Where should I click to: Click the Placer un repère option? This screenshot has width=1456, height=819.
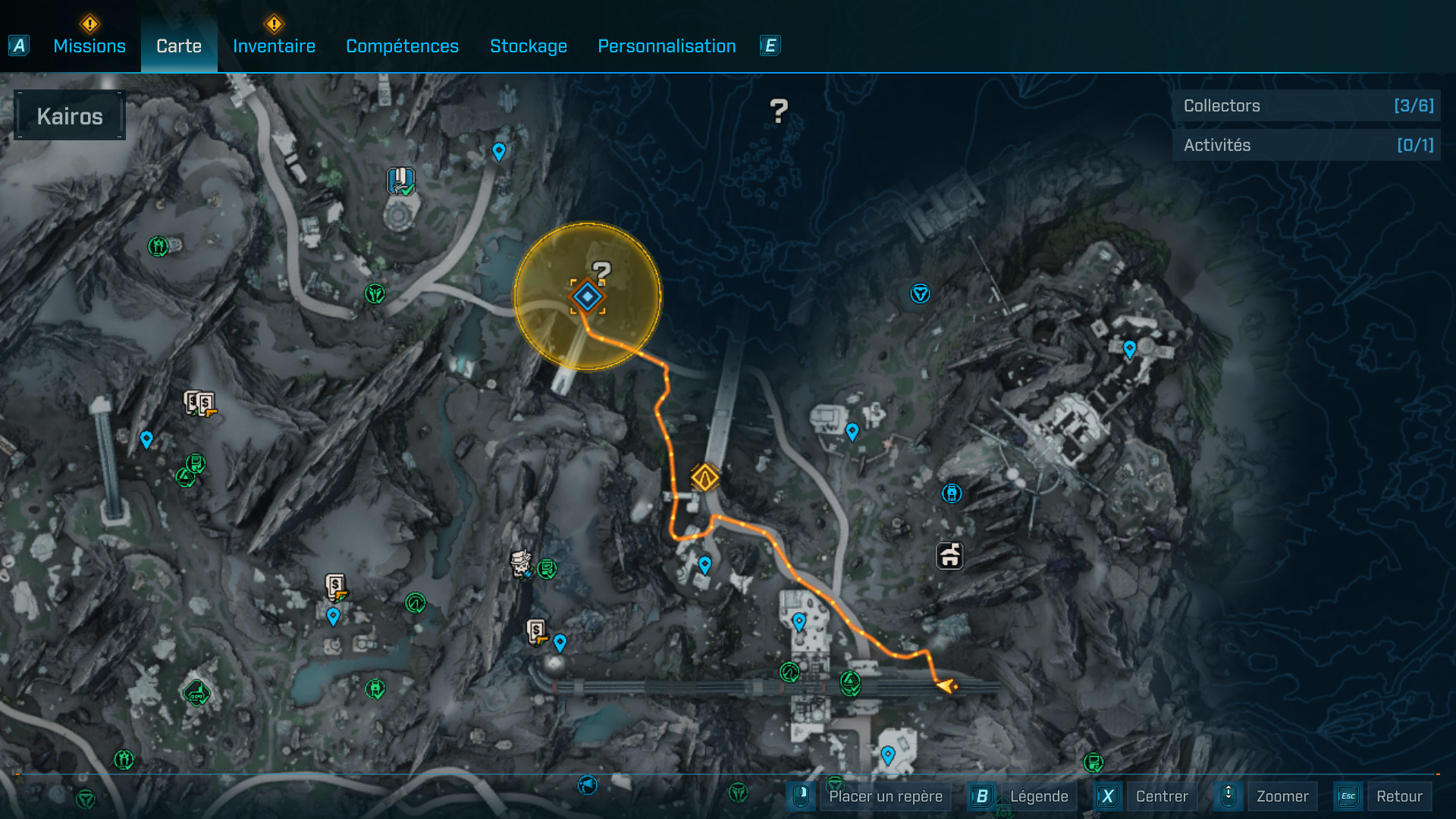(885, 796)
